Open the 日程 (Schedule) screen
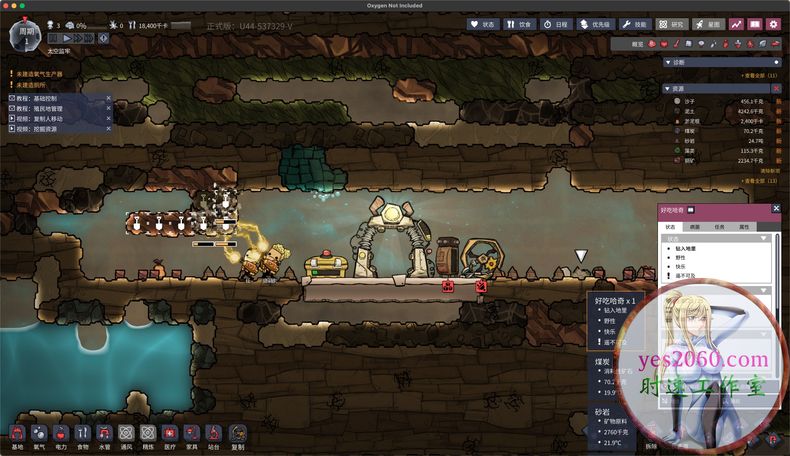The width and height of the screenshot is (790, 456). (x=556, y=23)
